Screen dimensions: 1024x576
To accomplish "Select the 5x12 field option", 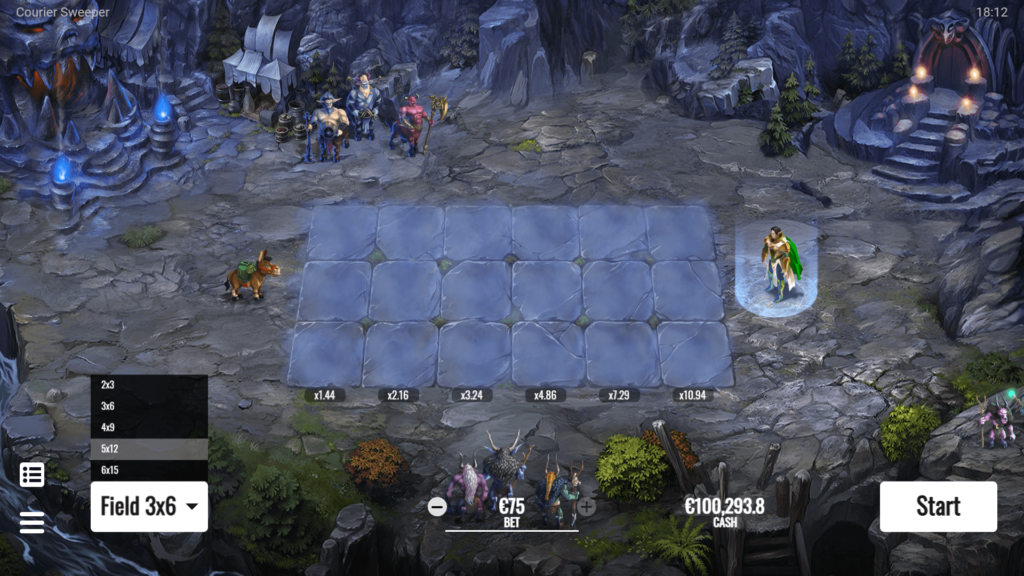I will (149, 449).
